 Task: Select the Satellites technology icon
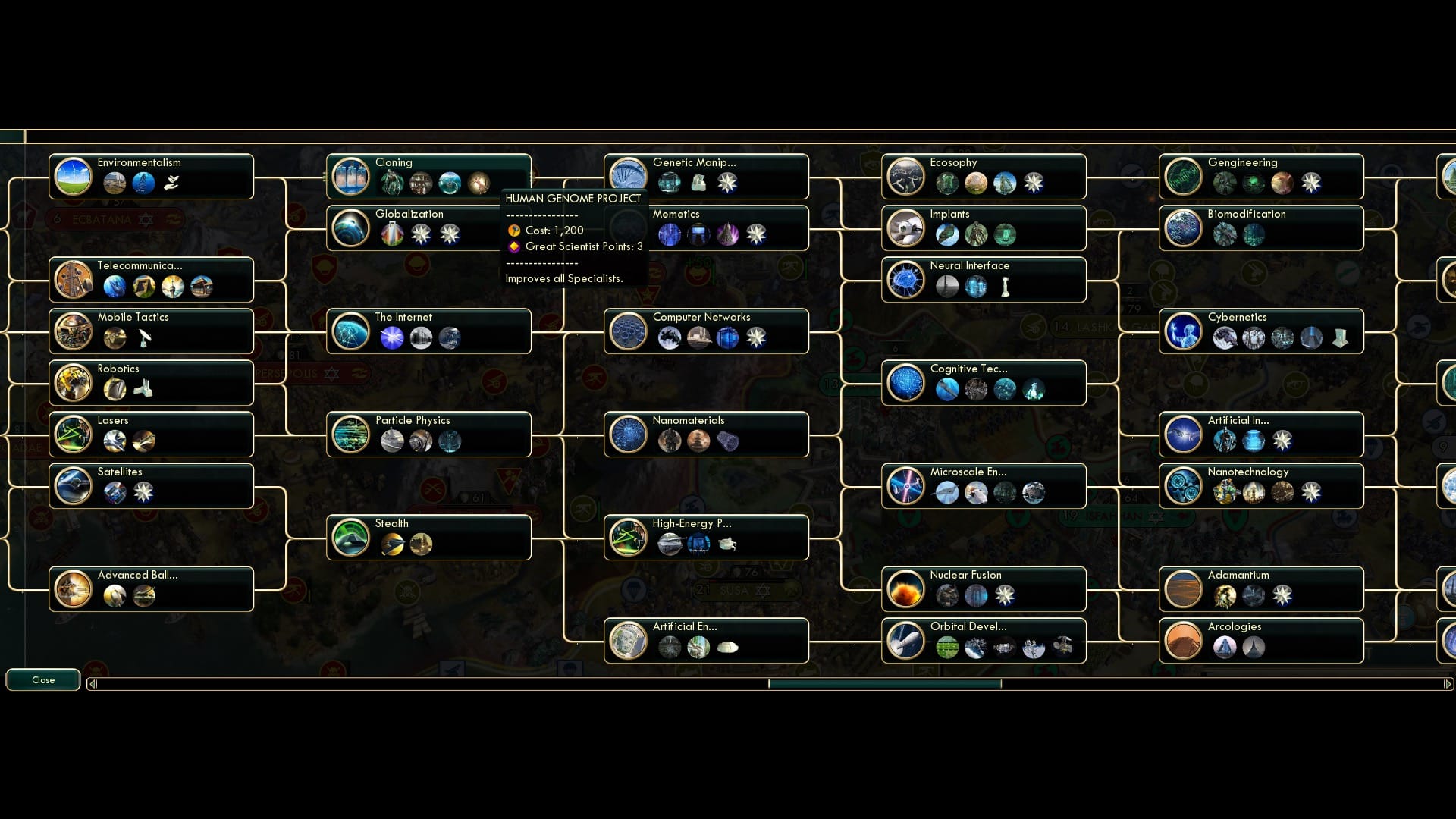[74, 485]
